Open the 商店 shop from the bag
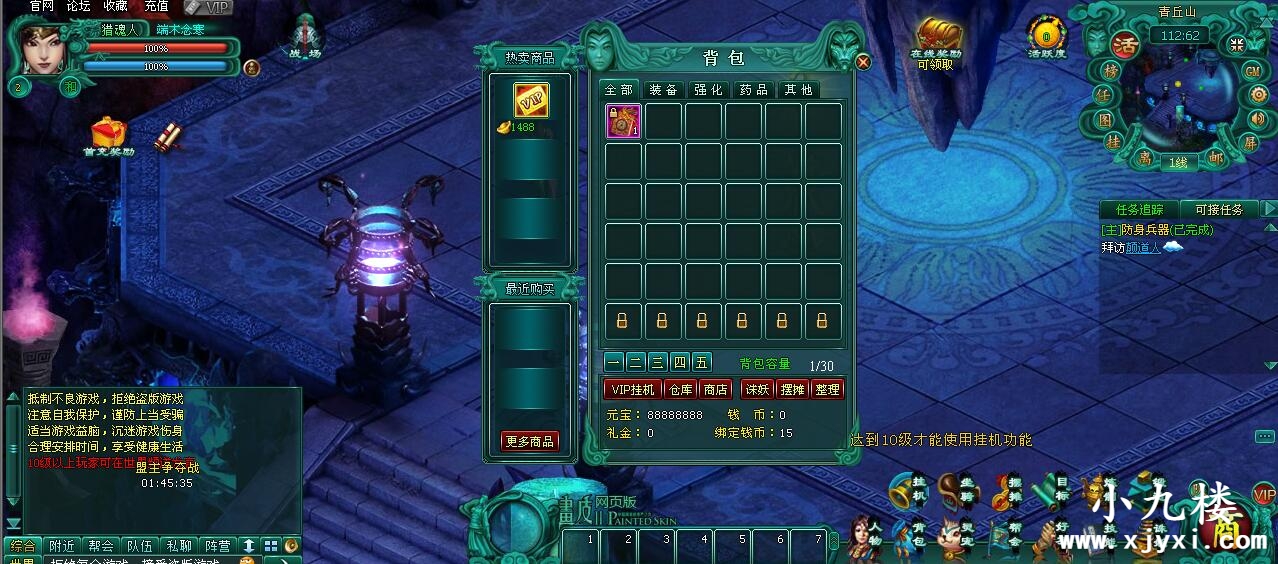The height and width of the screenshot is (564, 1278). click(715, 389)
